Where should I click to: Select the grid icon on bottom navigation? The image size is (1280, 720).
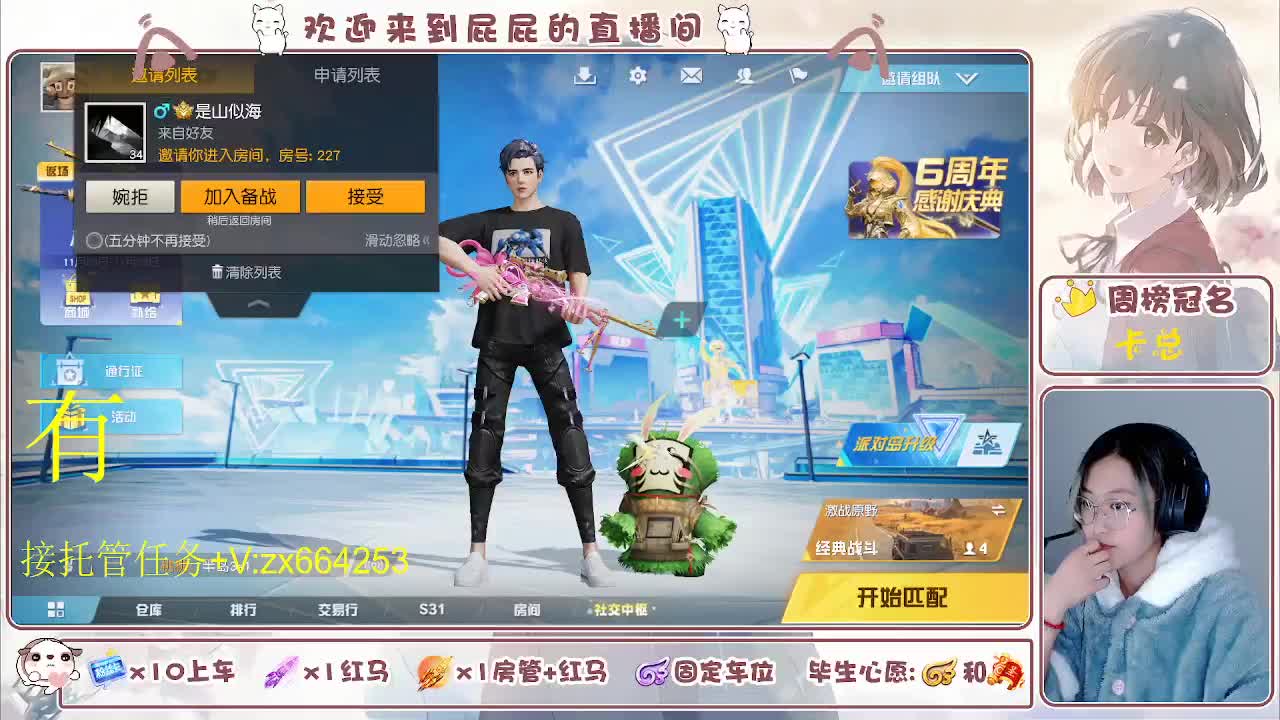[55, 608]
